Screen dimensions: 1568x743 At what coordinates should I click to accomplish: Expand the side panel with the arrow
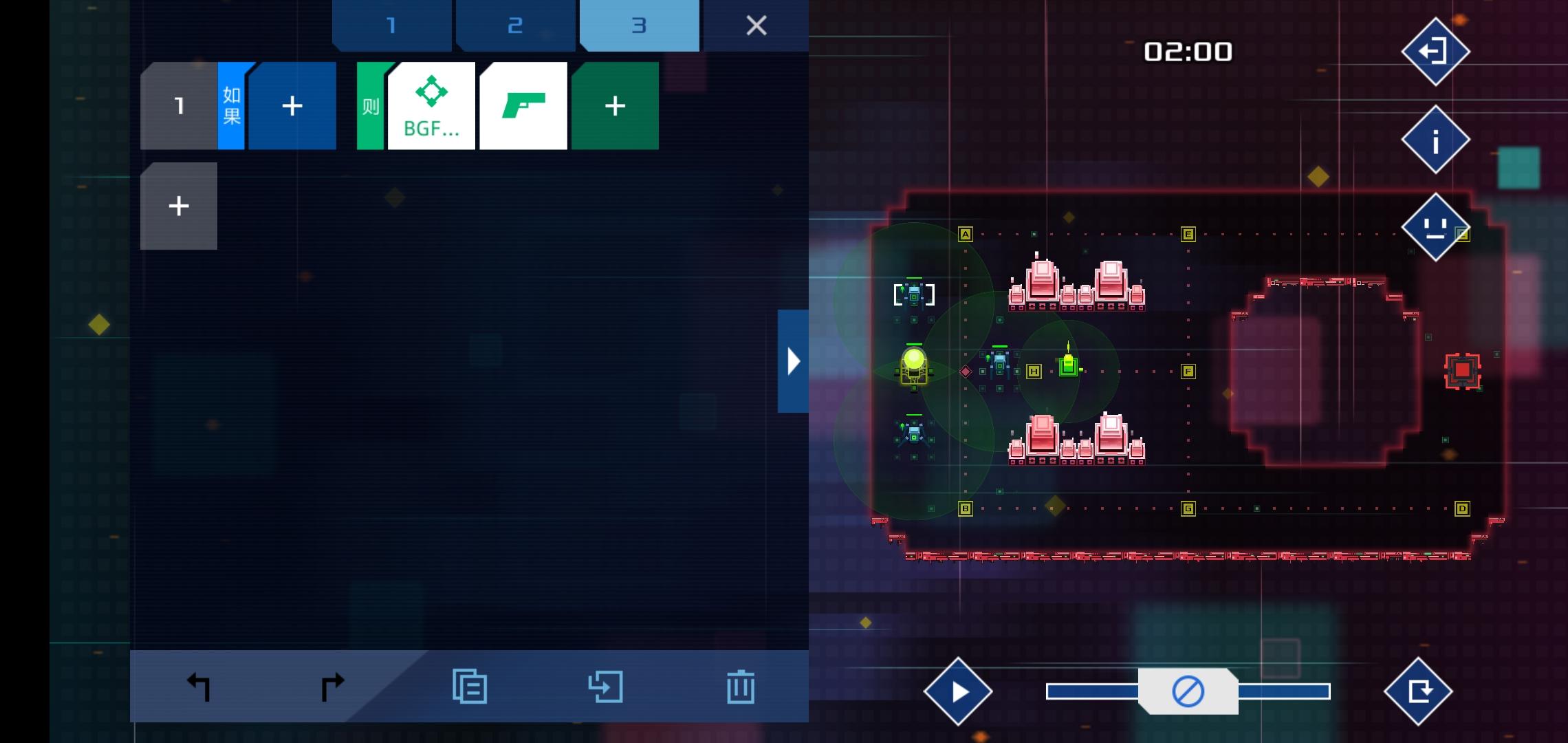tap(792, 360)
